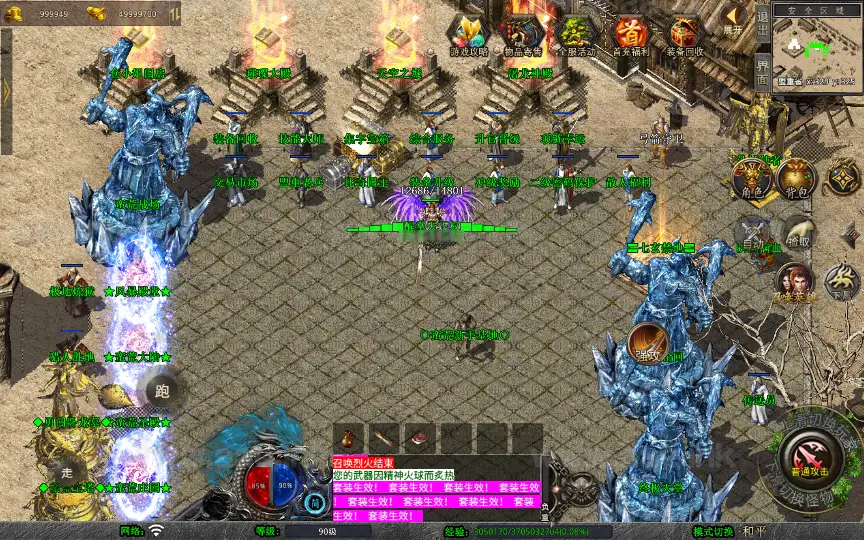
Task: Select the book item in the hotbar
Action: (420, 438)
